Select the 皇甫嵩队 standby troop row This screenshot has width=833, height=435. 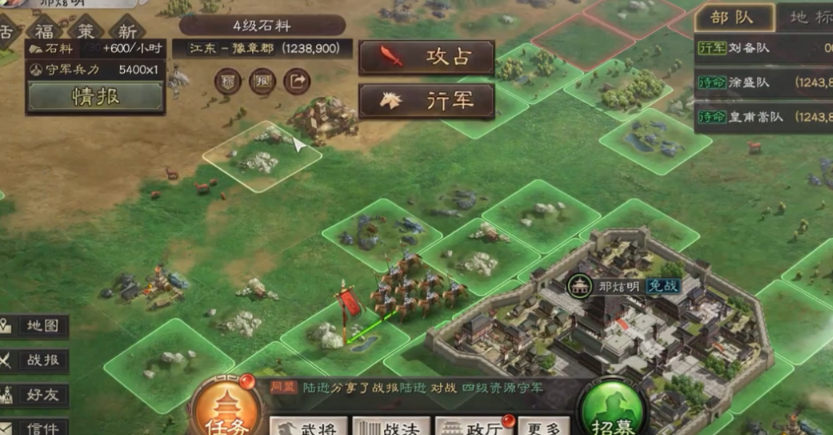point(764,119)
